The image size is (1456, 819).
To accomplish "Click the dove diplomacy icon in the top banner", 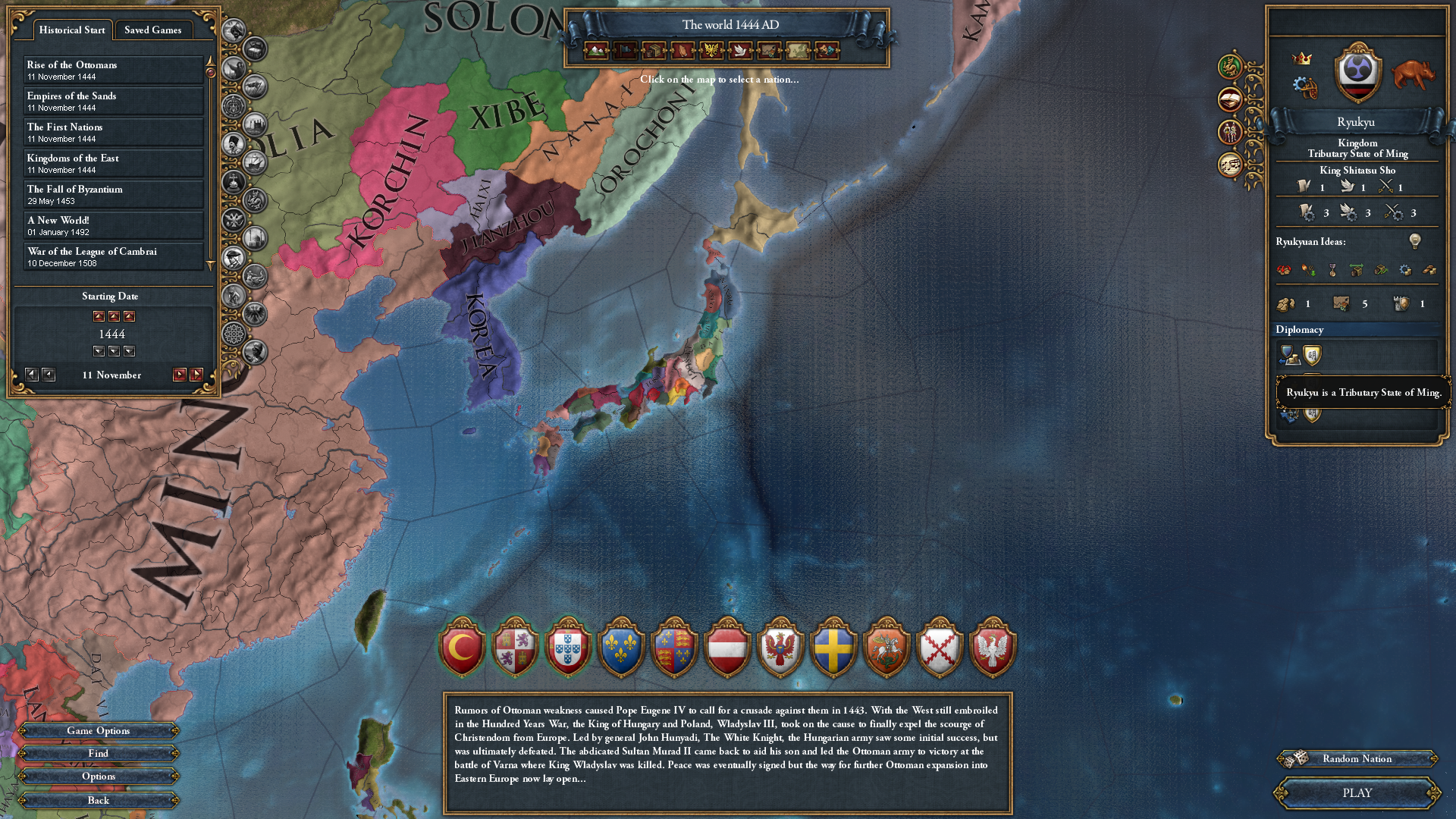I will (740, 51).
